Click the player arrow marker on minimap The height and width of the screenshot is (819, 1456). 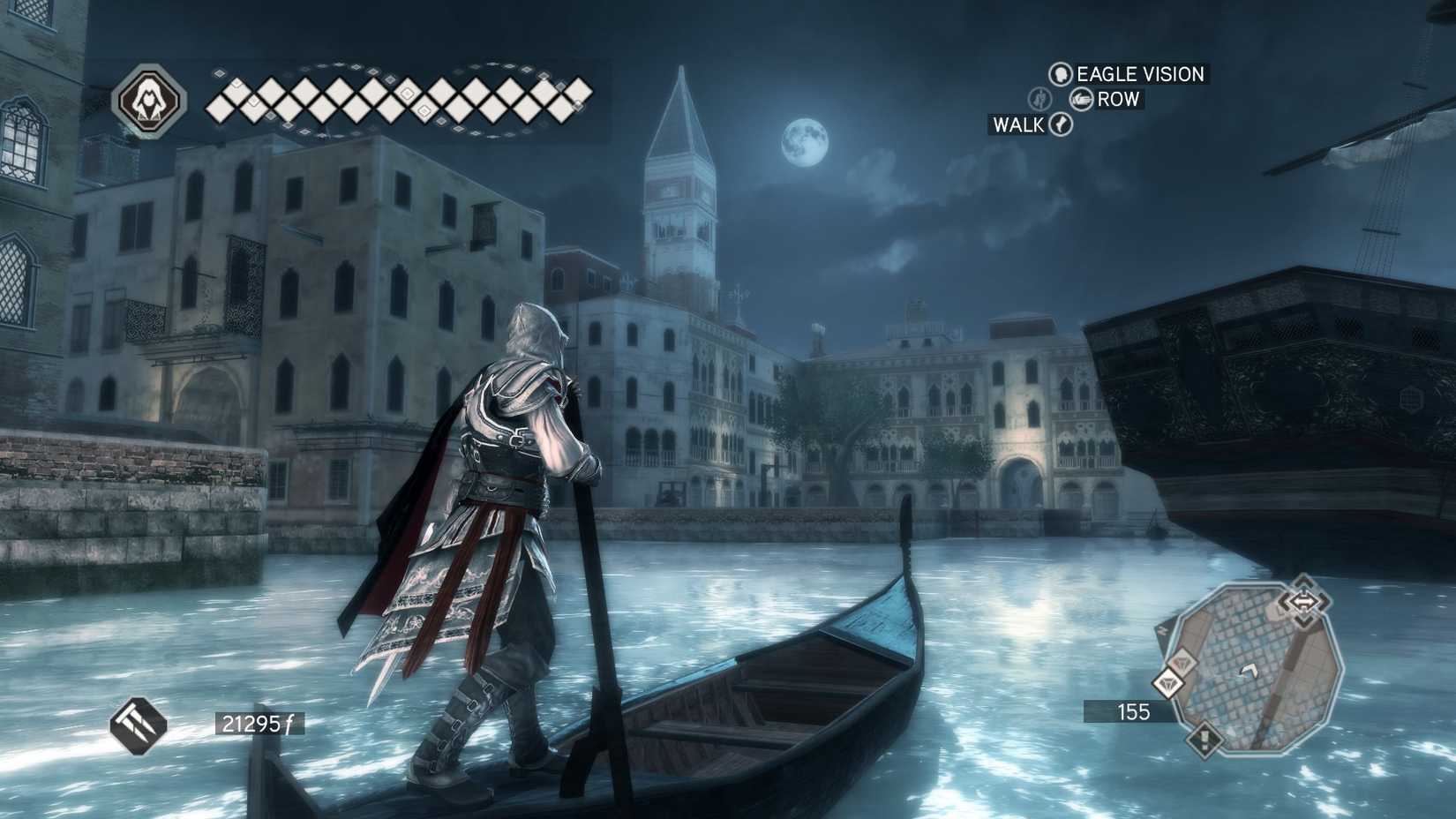click(1249, 672)
